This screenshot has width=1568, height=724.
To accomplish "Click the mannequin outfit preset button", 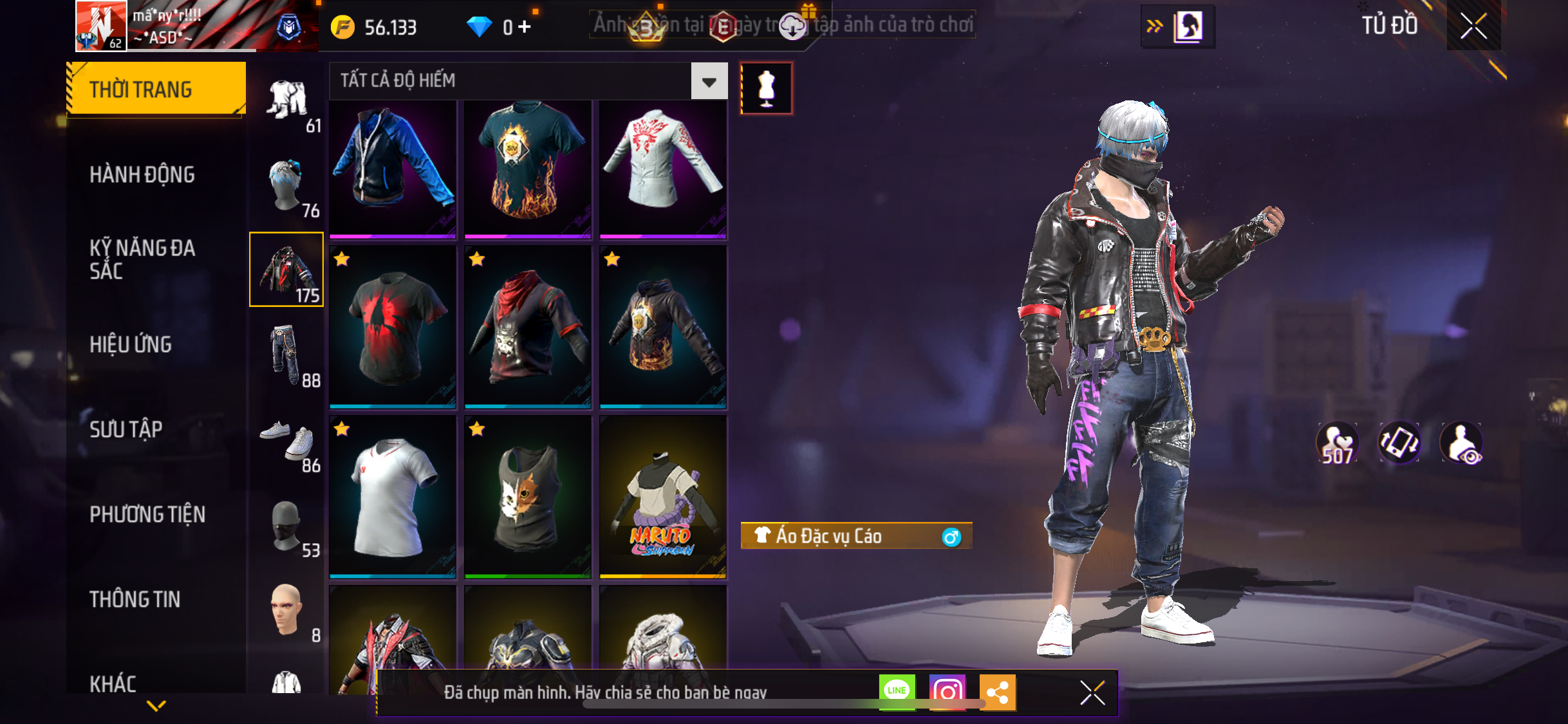I will [766, 88].
